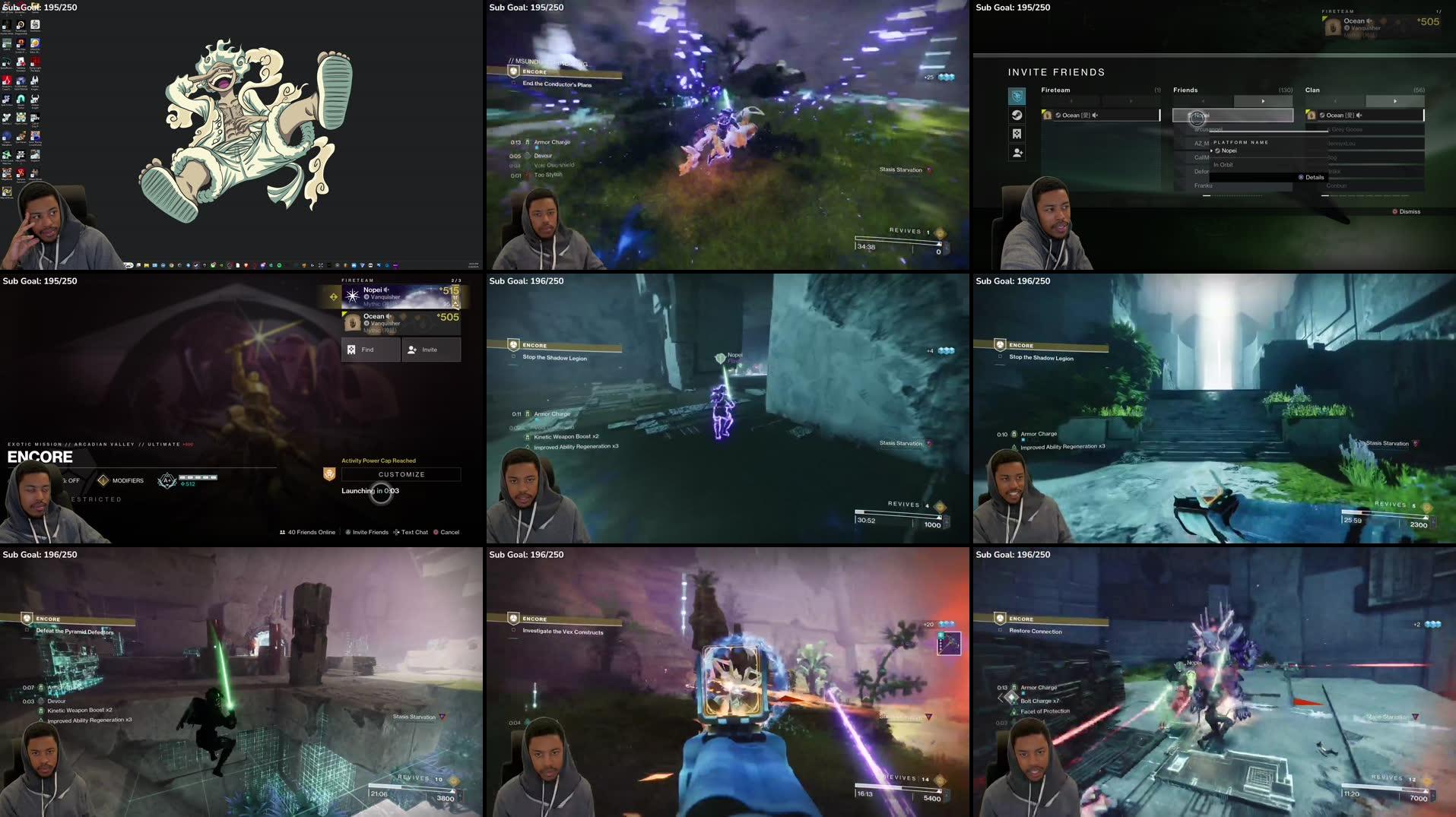
Task: Select the Clan column header
Action: [x=1313, y=90]
